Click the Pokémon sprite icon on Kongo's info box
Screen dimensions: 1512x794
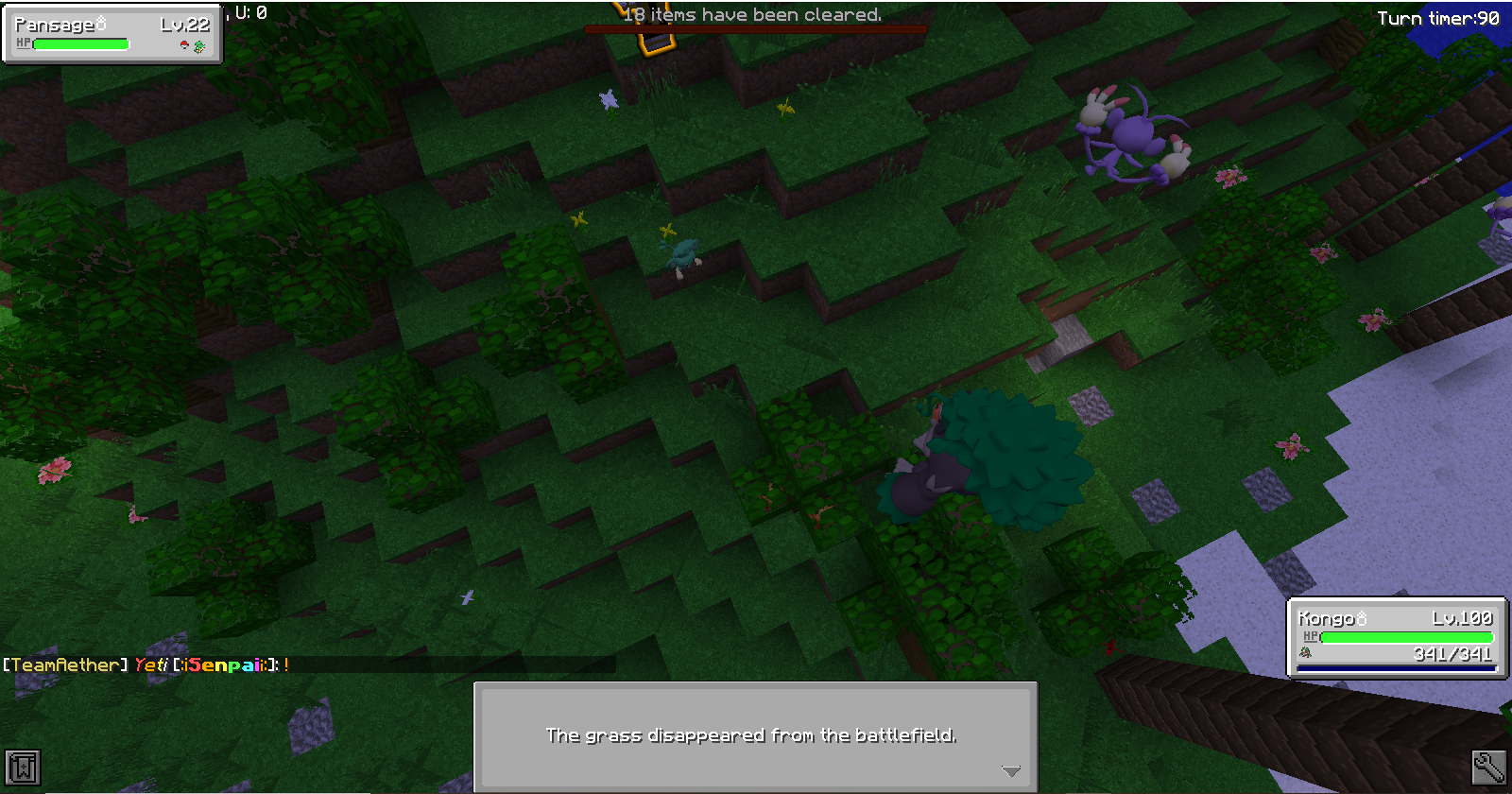point(1305,652)
